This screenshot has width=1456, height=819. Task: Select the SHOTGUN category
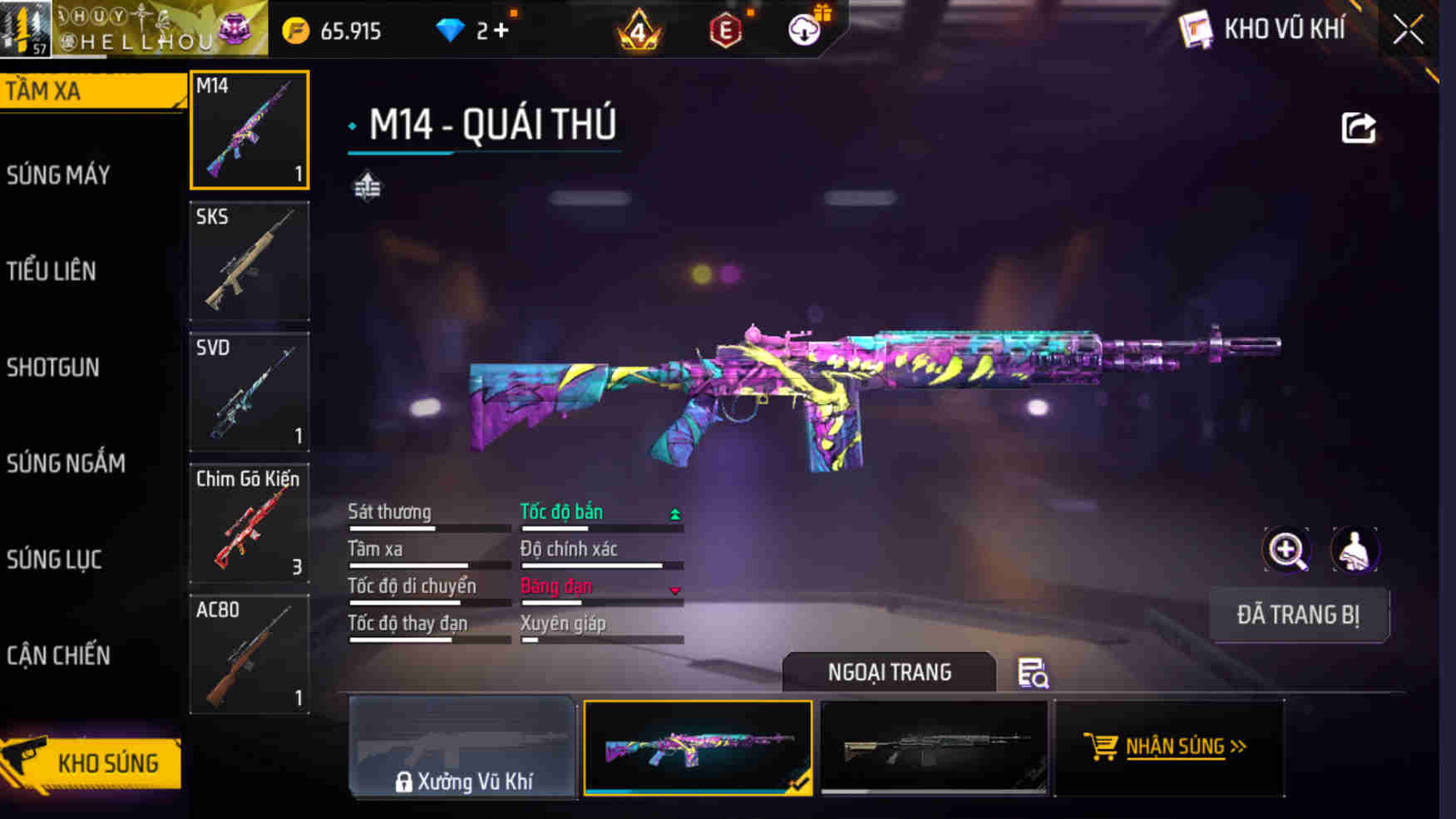click(53, 368)
